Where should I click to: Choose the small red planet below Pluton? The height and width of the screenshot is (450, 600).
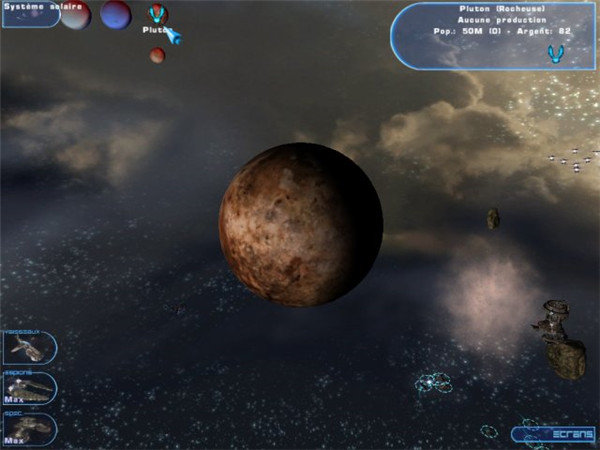tap(157, 55)
